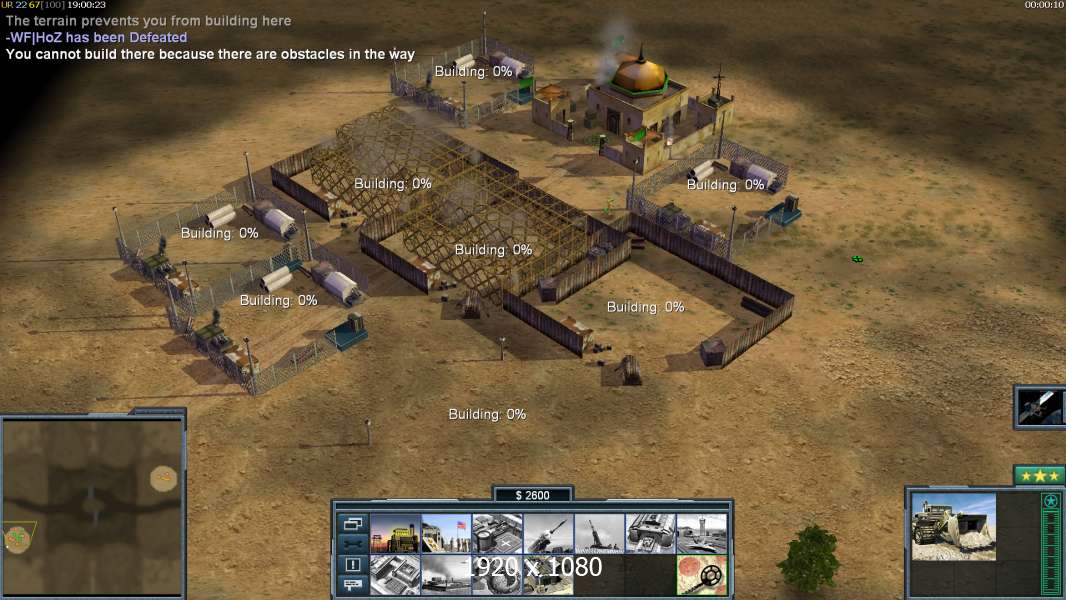
Task: Build the supply center with helipad icon
Action: (497, 534)
